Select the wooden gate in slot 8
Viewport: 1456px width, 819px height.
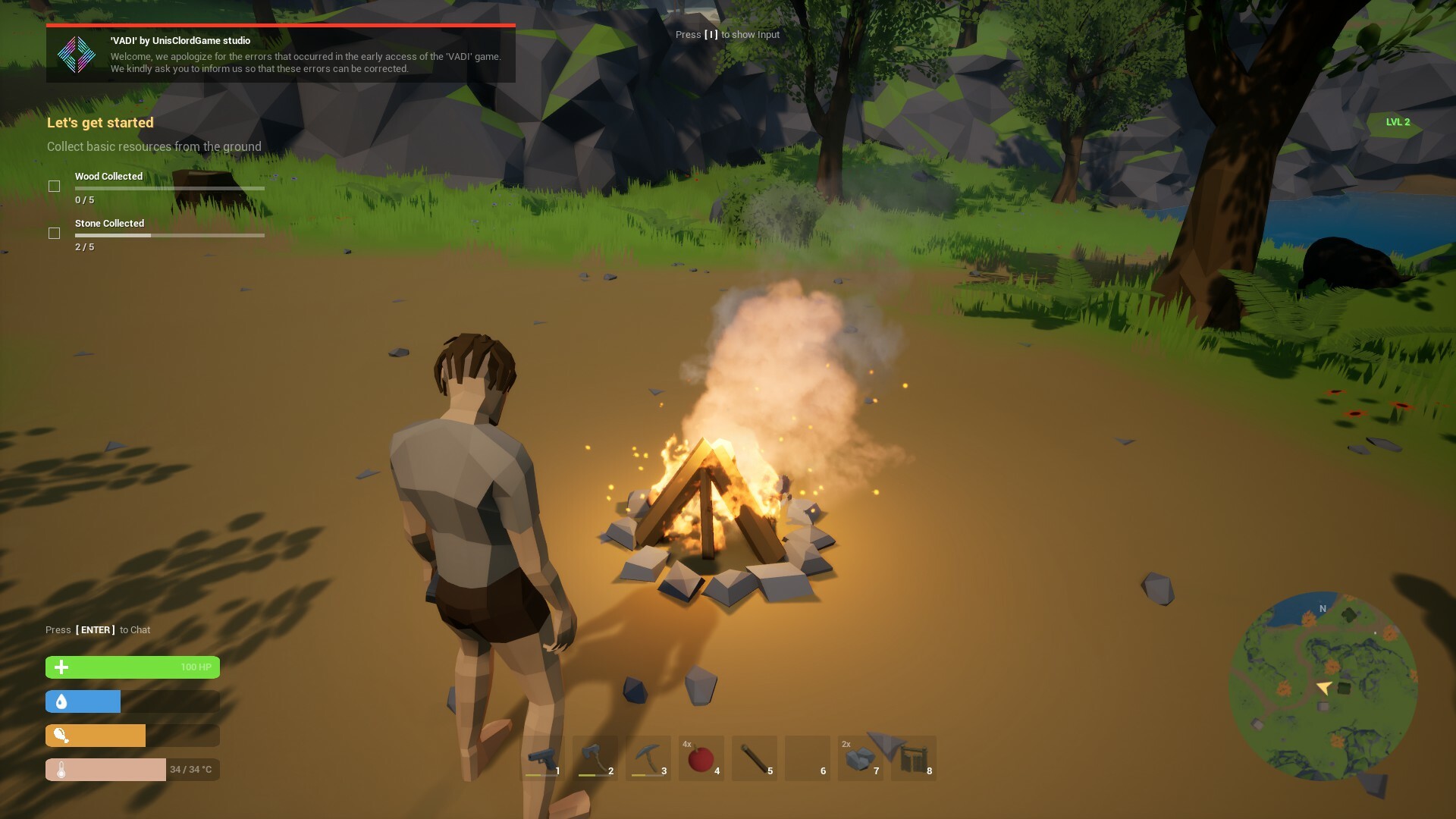tap(914, 758)
